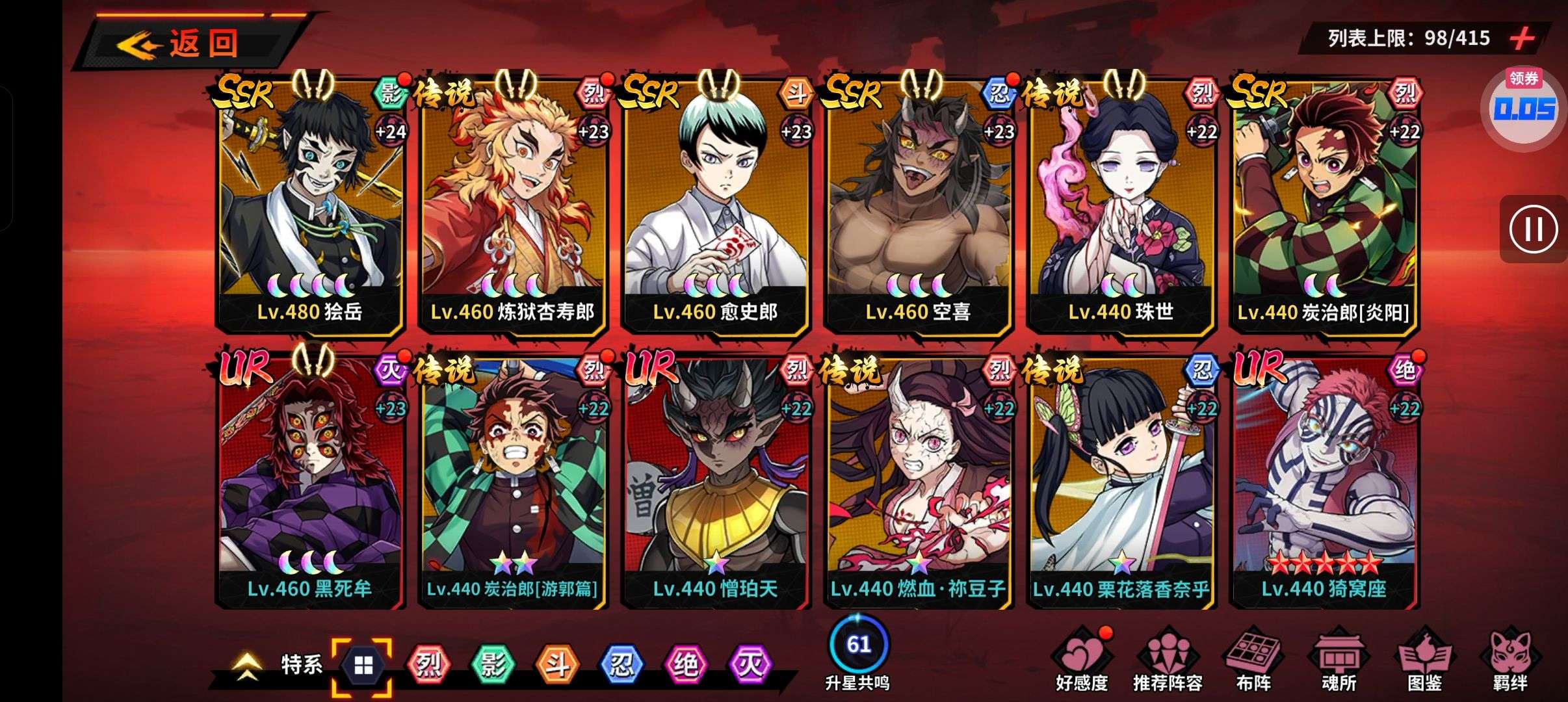Expand the list limit with the plus icon
1568x702 pixels.
[1522, 38]
